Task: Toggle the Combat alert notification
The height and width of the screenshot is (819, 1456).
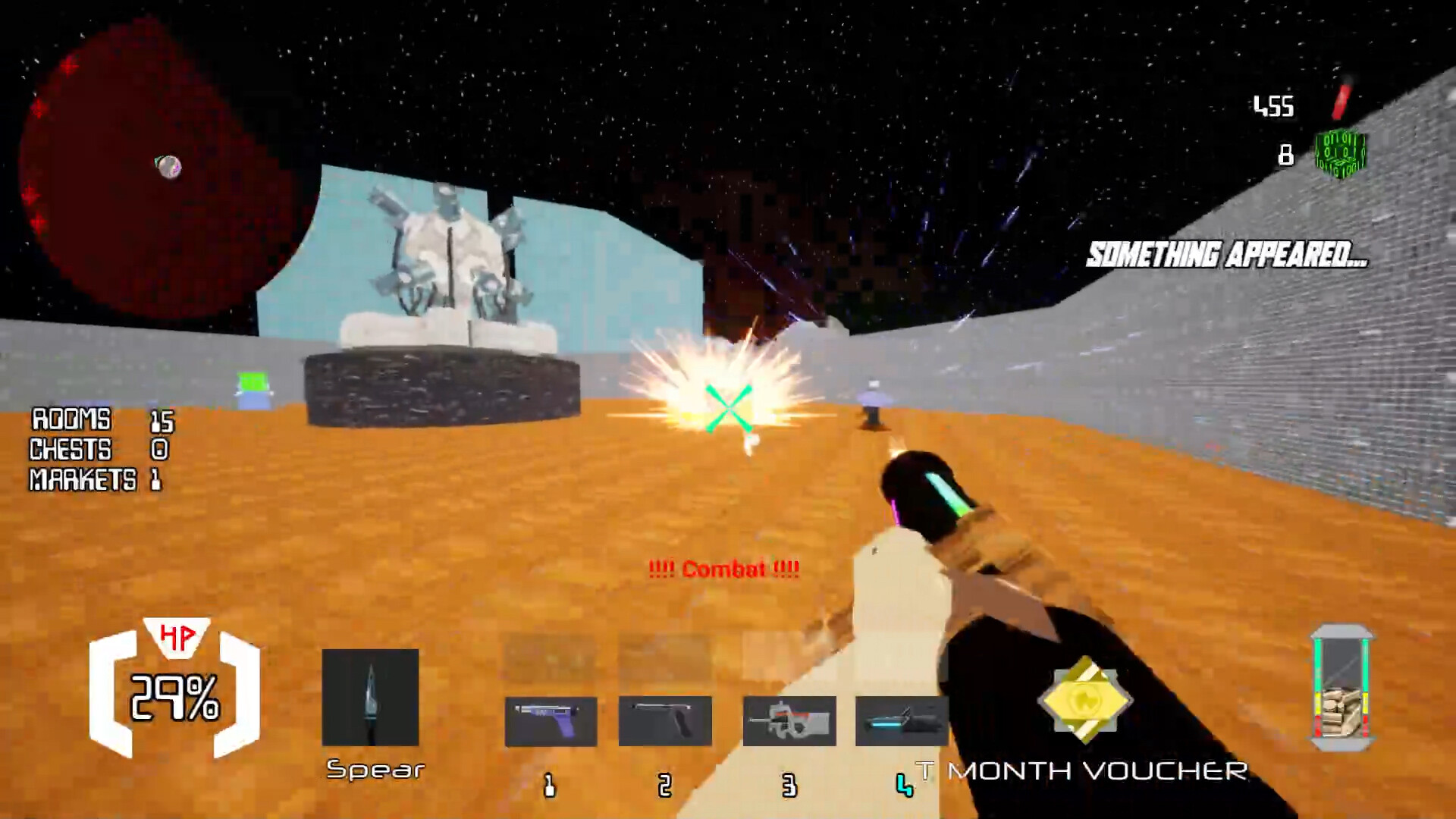Action: 725,569
